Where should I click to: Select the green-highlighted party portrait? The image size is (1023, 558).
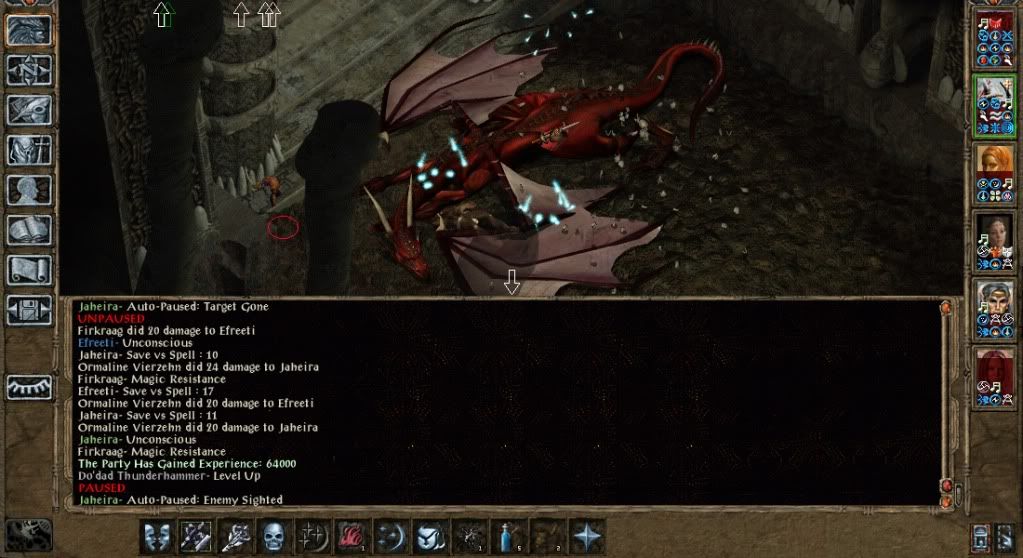[x=995, y=105]
